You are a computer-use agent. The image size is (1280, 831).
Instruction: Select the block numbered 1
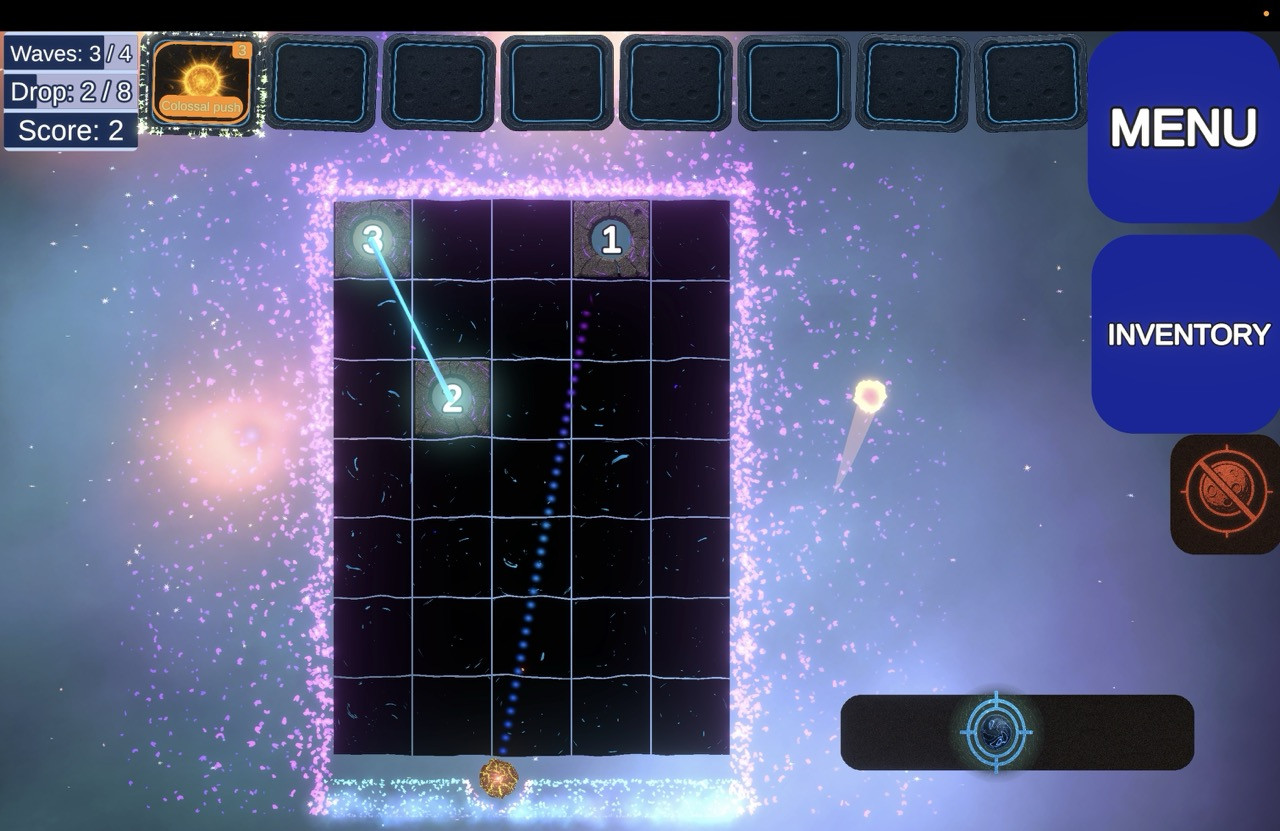[611, 239]
